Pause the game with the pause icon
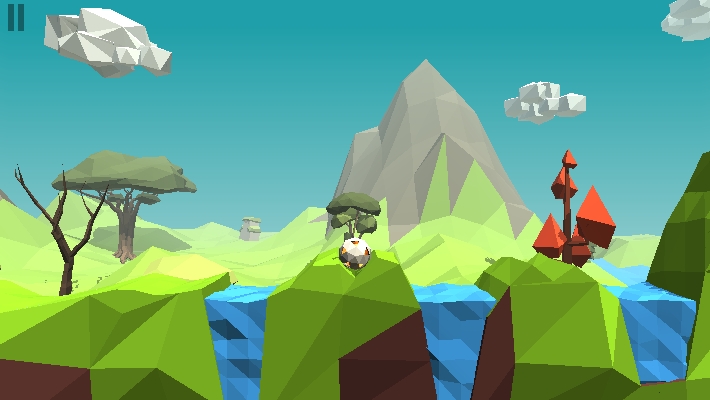The height and width of the screenshot is (400, 710). click(16, 18)
